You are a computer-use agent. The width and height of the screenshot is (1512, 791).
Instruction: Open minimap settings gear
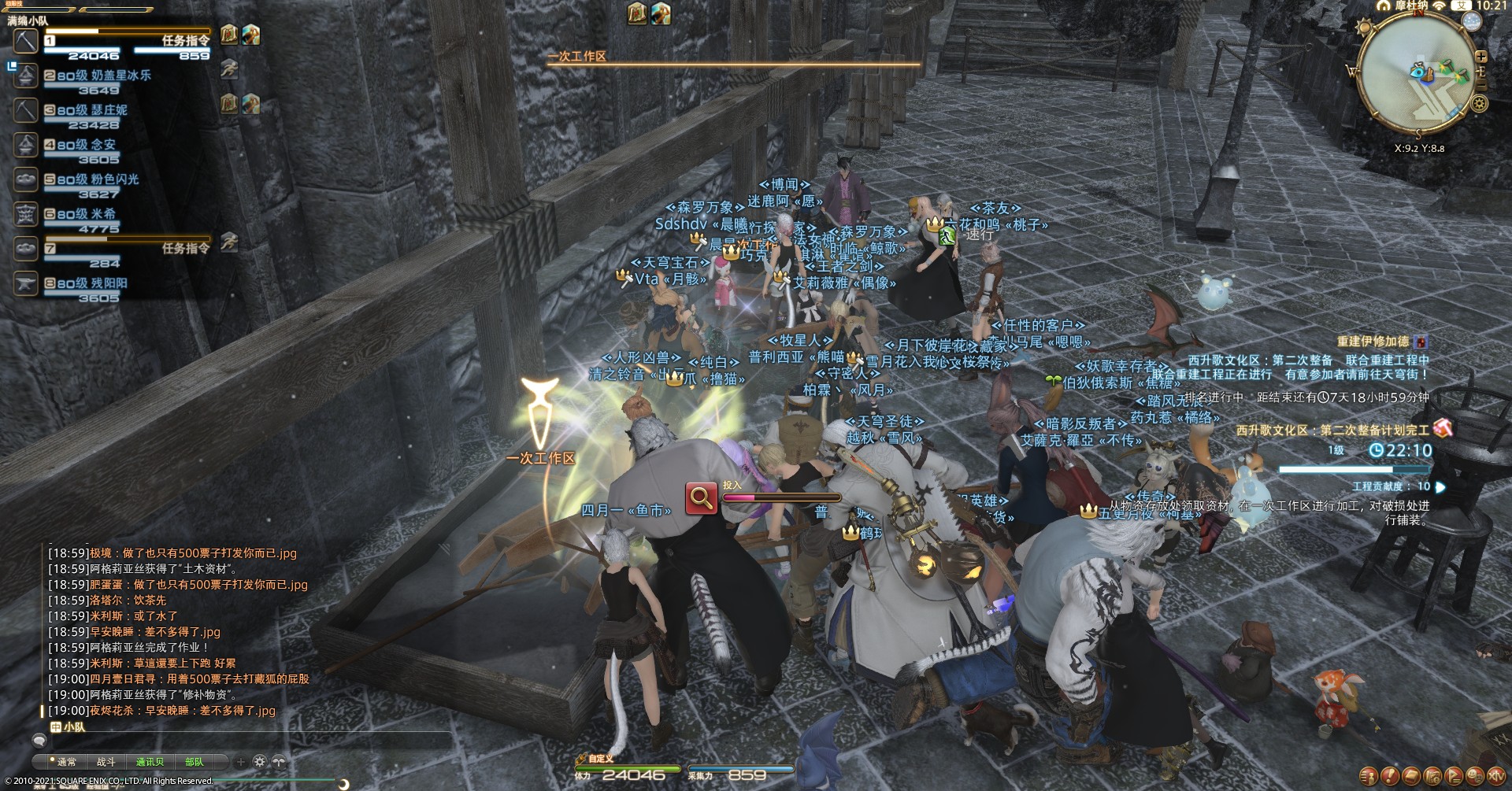(1480, 104)
